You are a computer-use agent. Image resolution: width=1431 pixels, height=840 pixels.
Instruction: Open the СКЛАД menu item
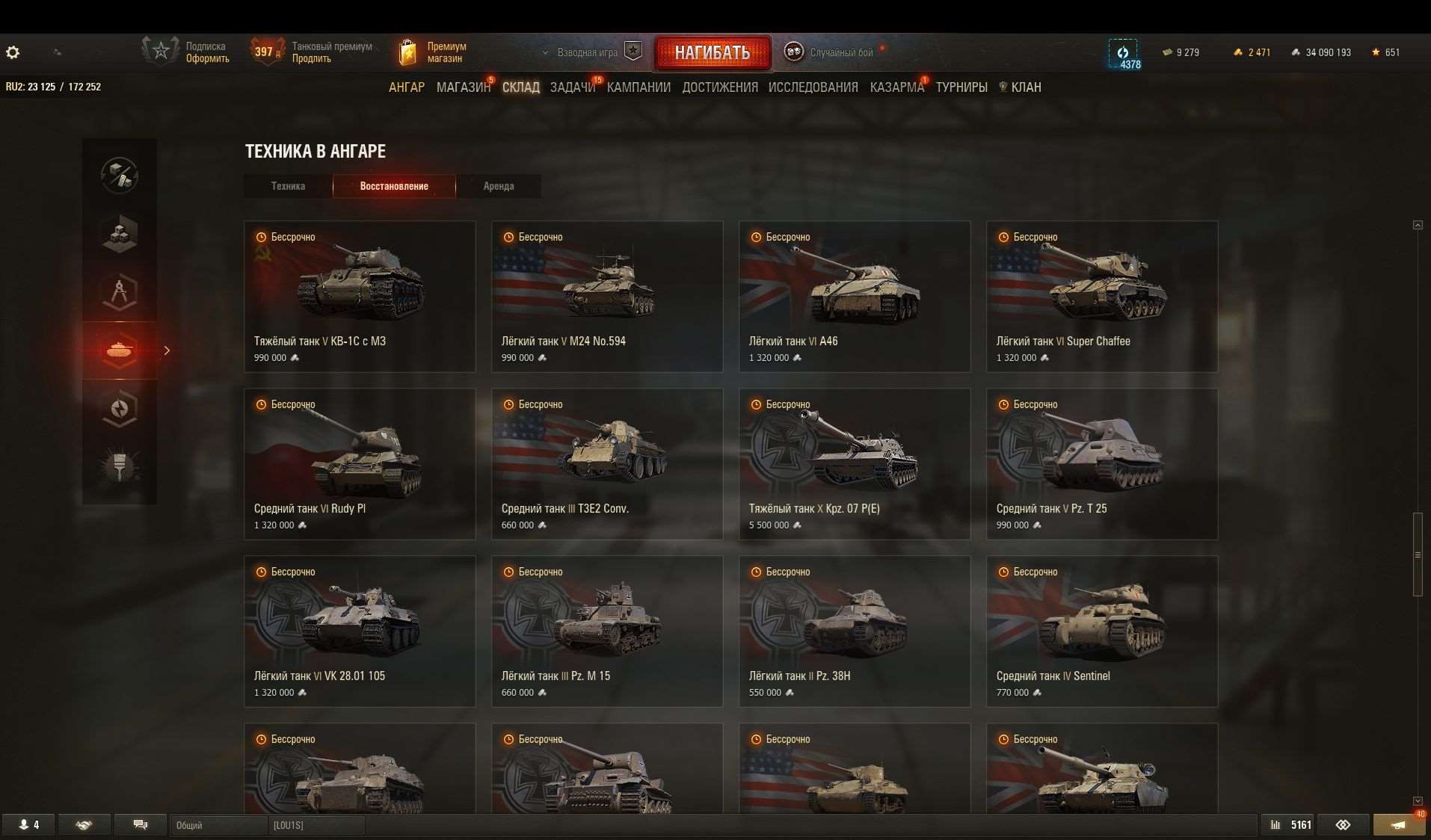(520, 87)
